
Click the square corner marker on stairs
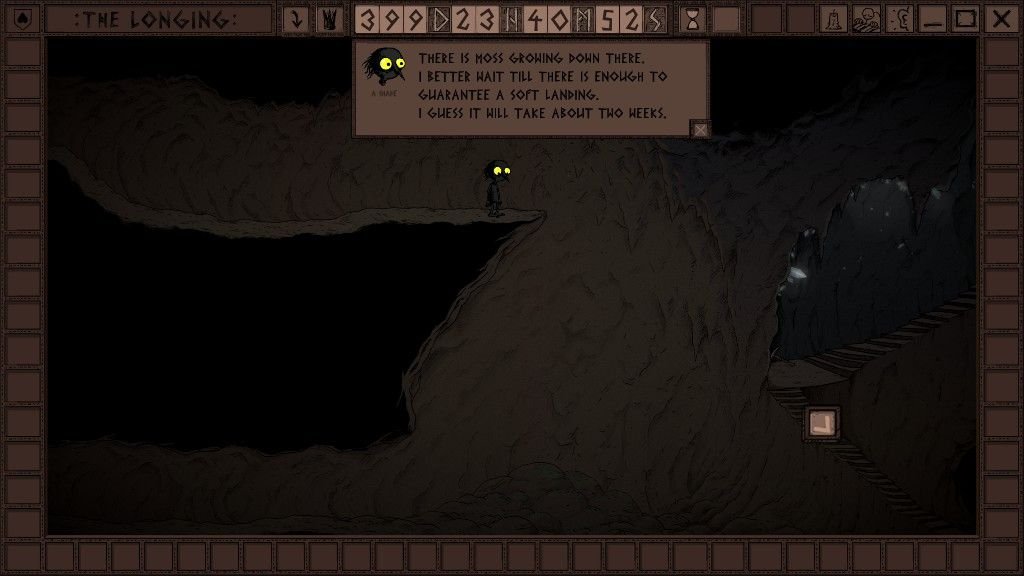pos(822,423)
